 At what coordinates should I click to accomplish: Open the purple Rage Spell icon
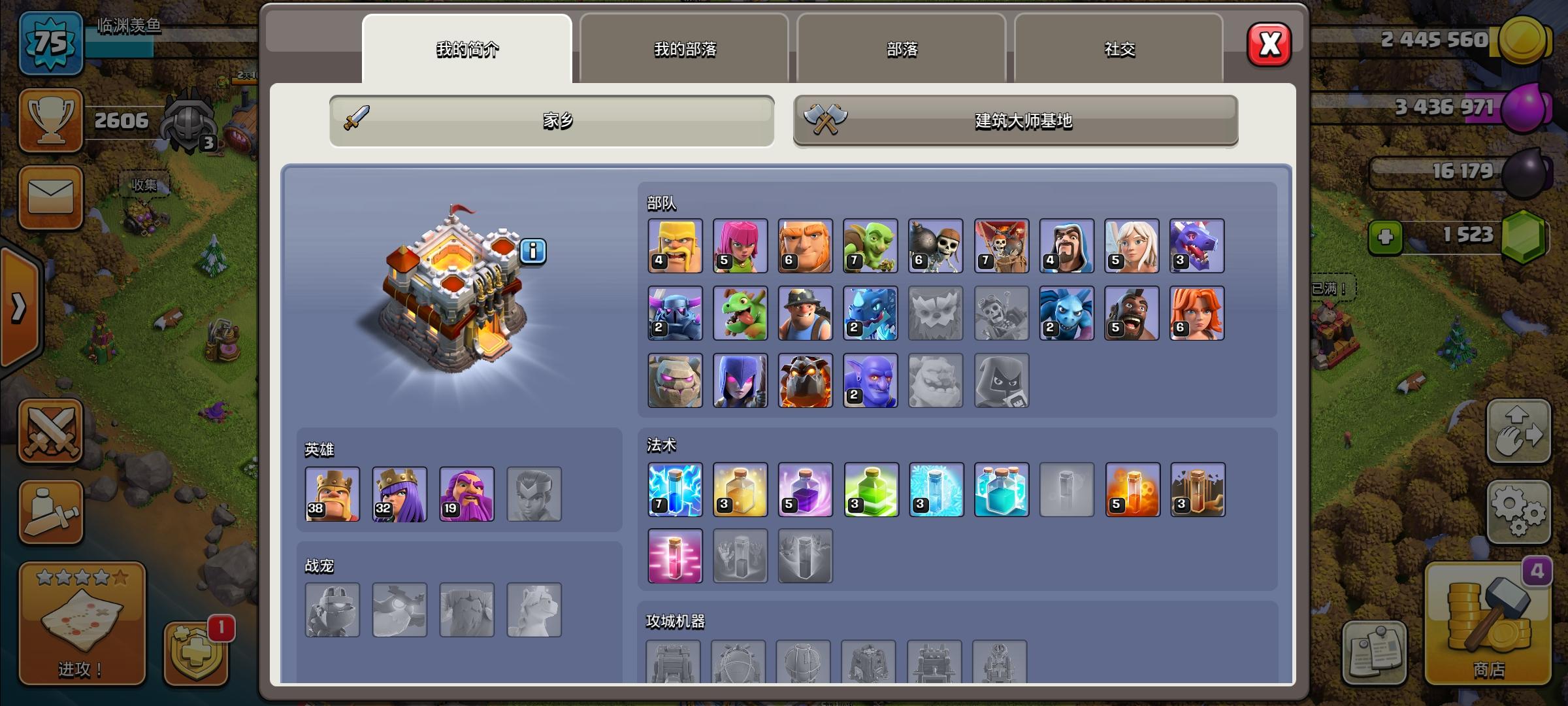(x=806, y=490)
